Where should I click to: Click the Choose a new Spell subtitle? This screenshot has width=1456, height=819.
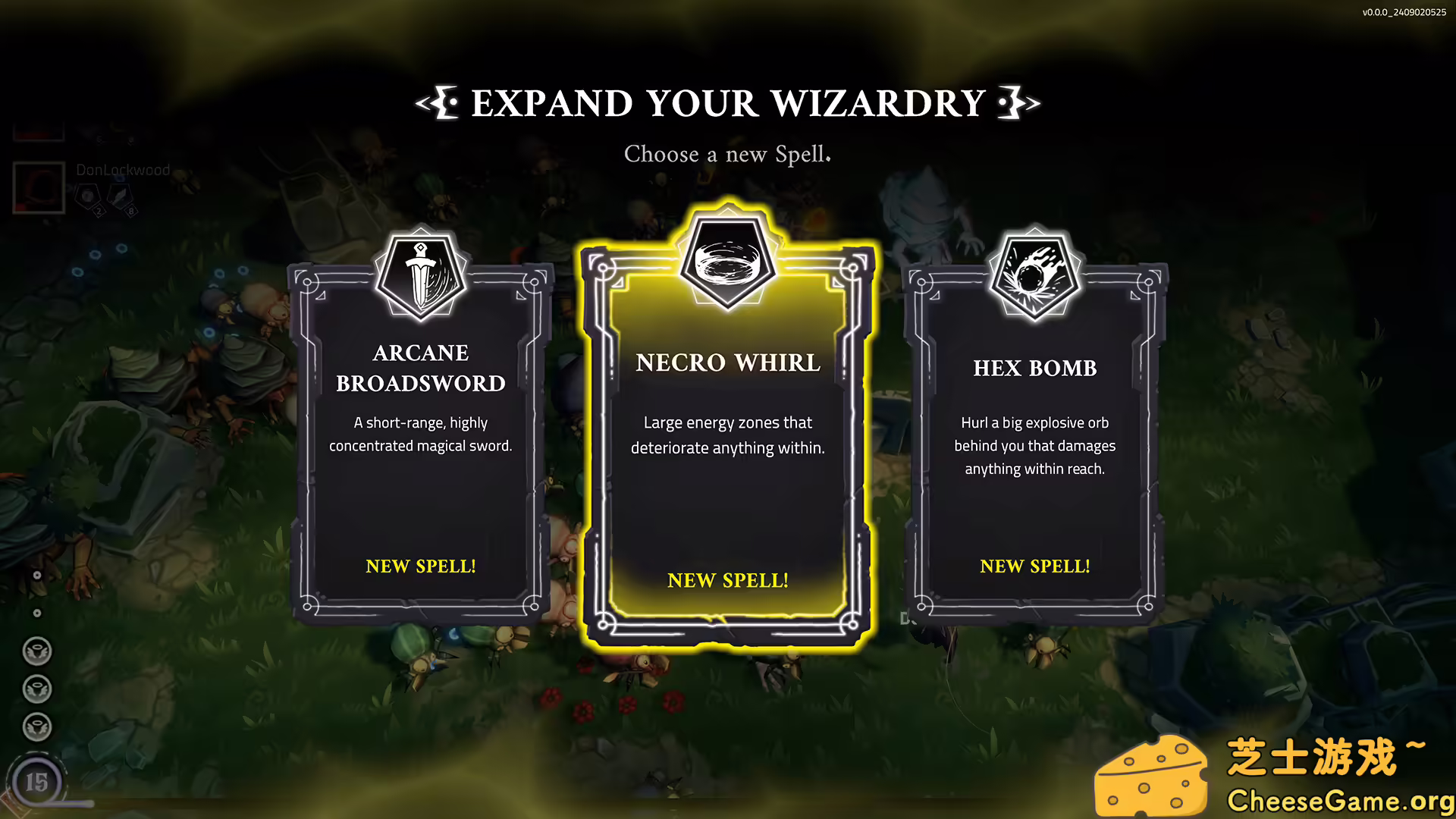pos(726,155)
